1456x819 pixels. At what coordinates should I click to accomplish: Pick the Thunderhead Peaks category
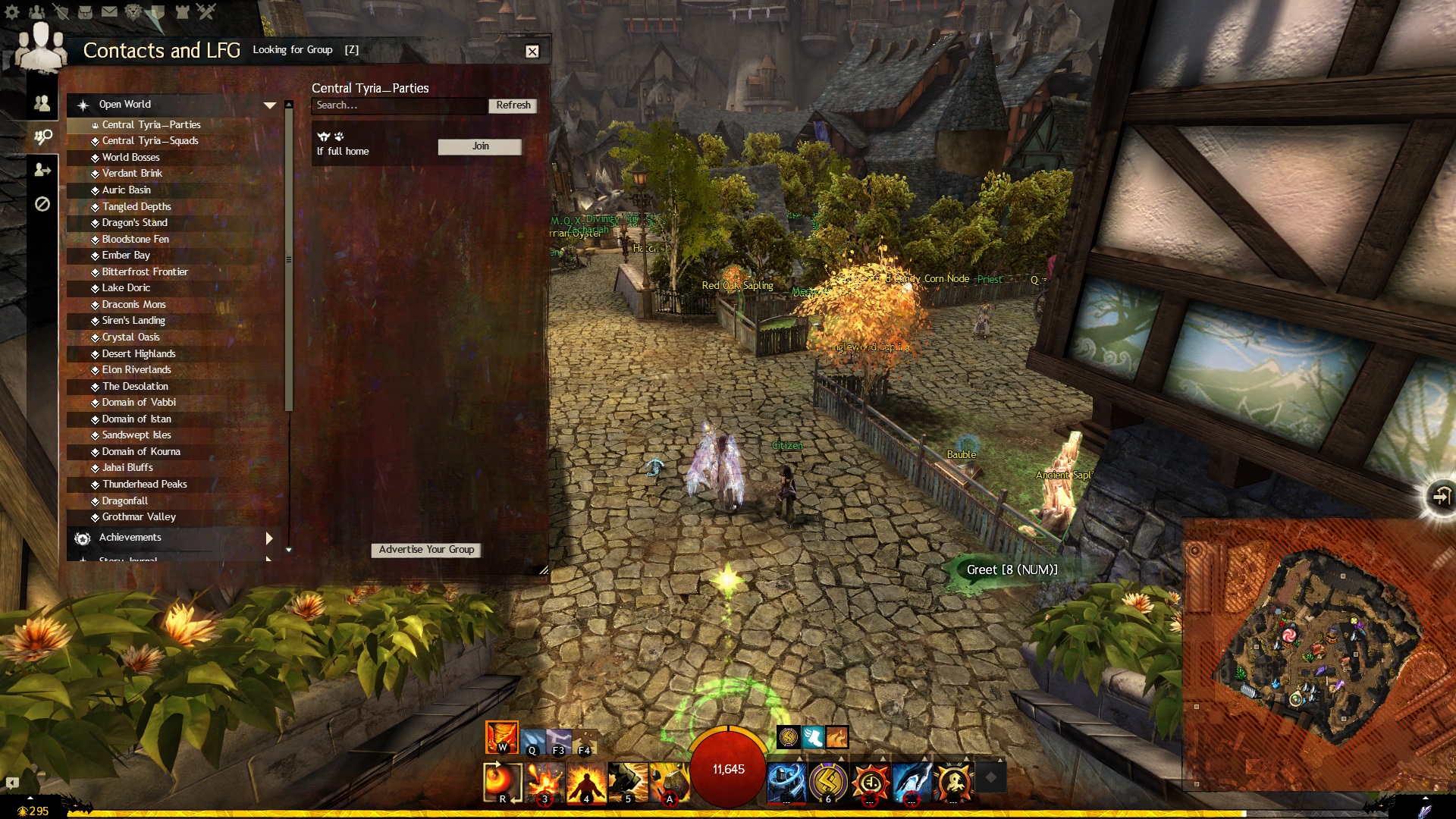click(x=145, y=485)
